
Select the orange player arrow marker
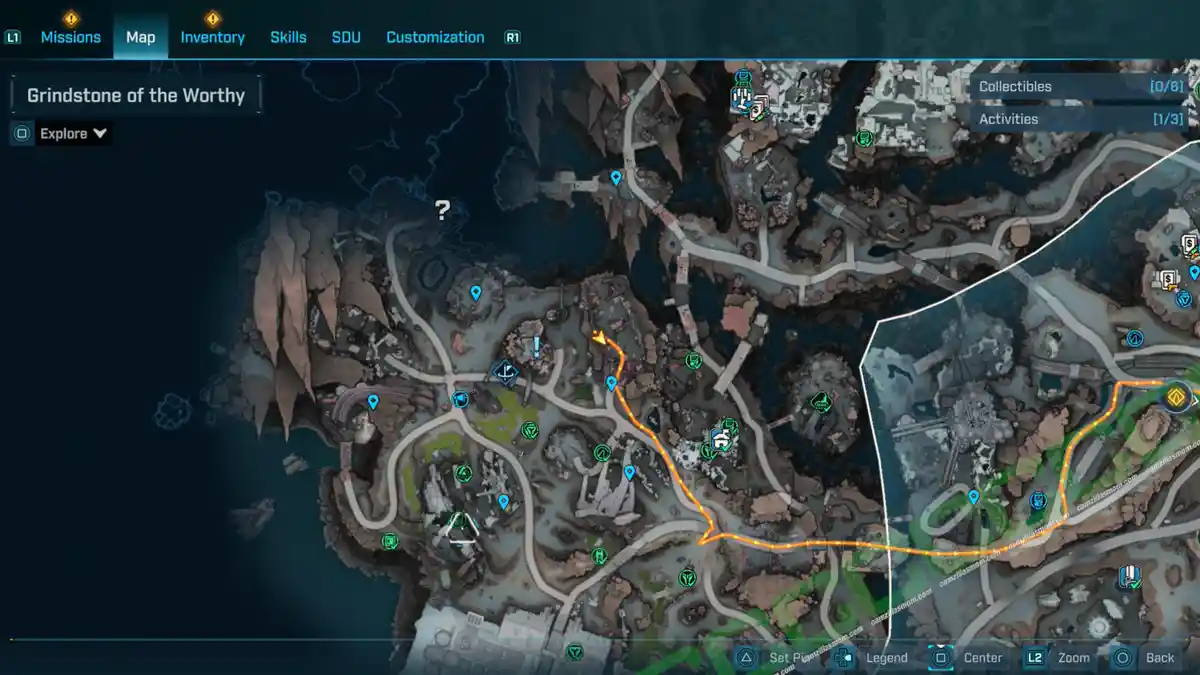(600, 339)
